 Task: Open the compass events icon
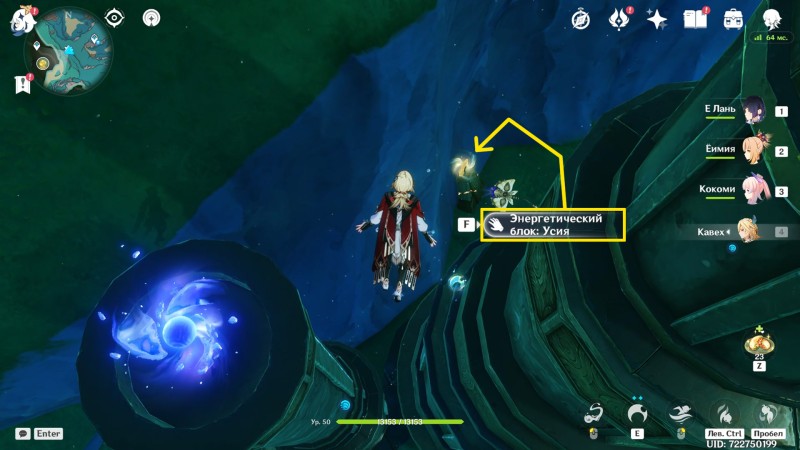pos(582,19)
